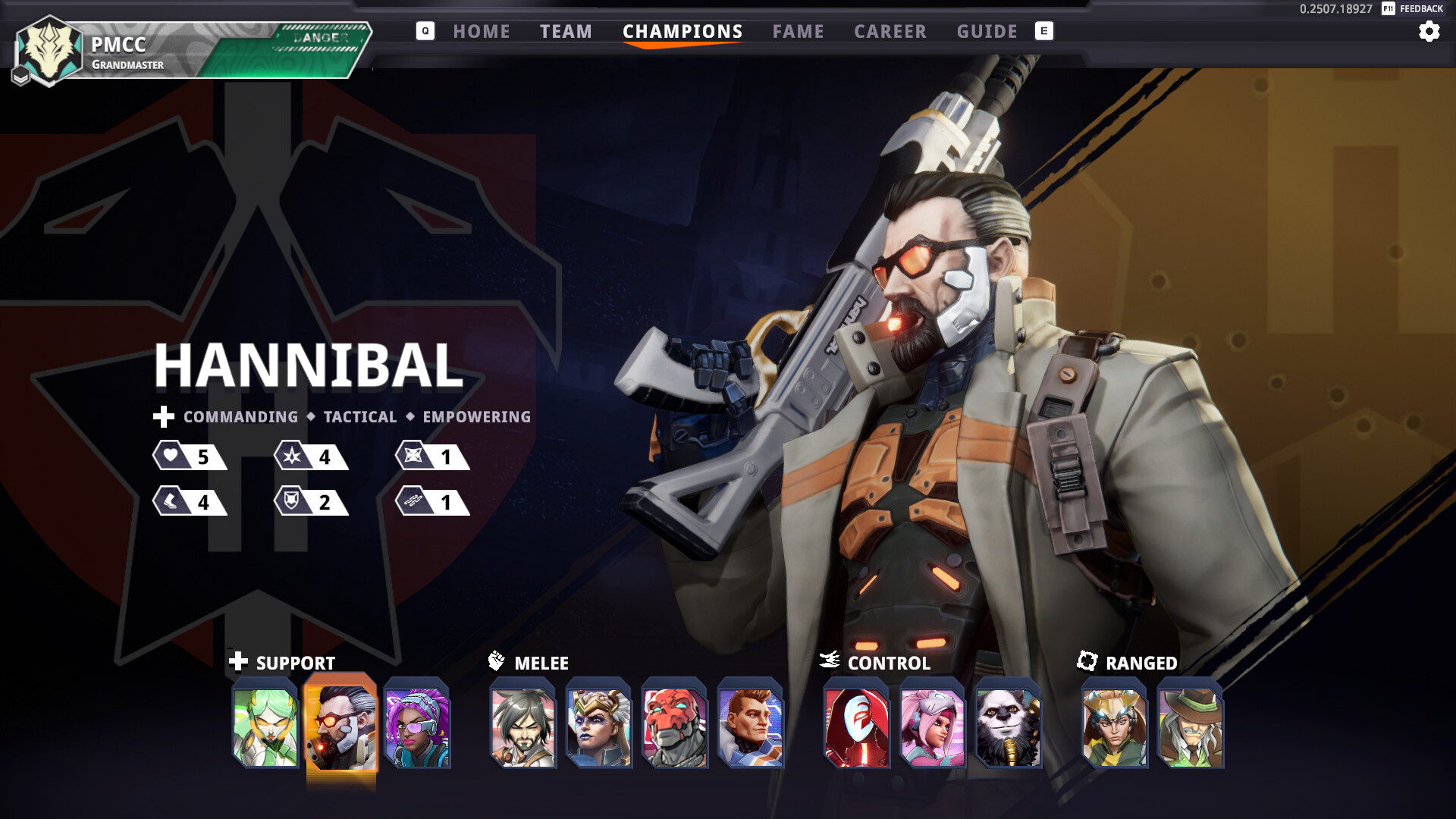Pick the ranged champion with green fedora
The height and width of the screenshot is (819, 1456).
pos(1191,724)
